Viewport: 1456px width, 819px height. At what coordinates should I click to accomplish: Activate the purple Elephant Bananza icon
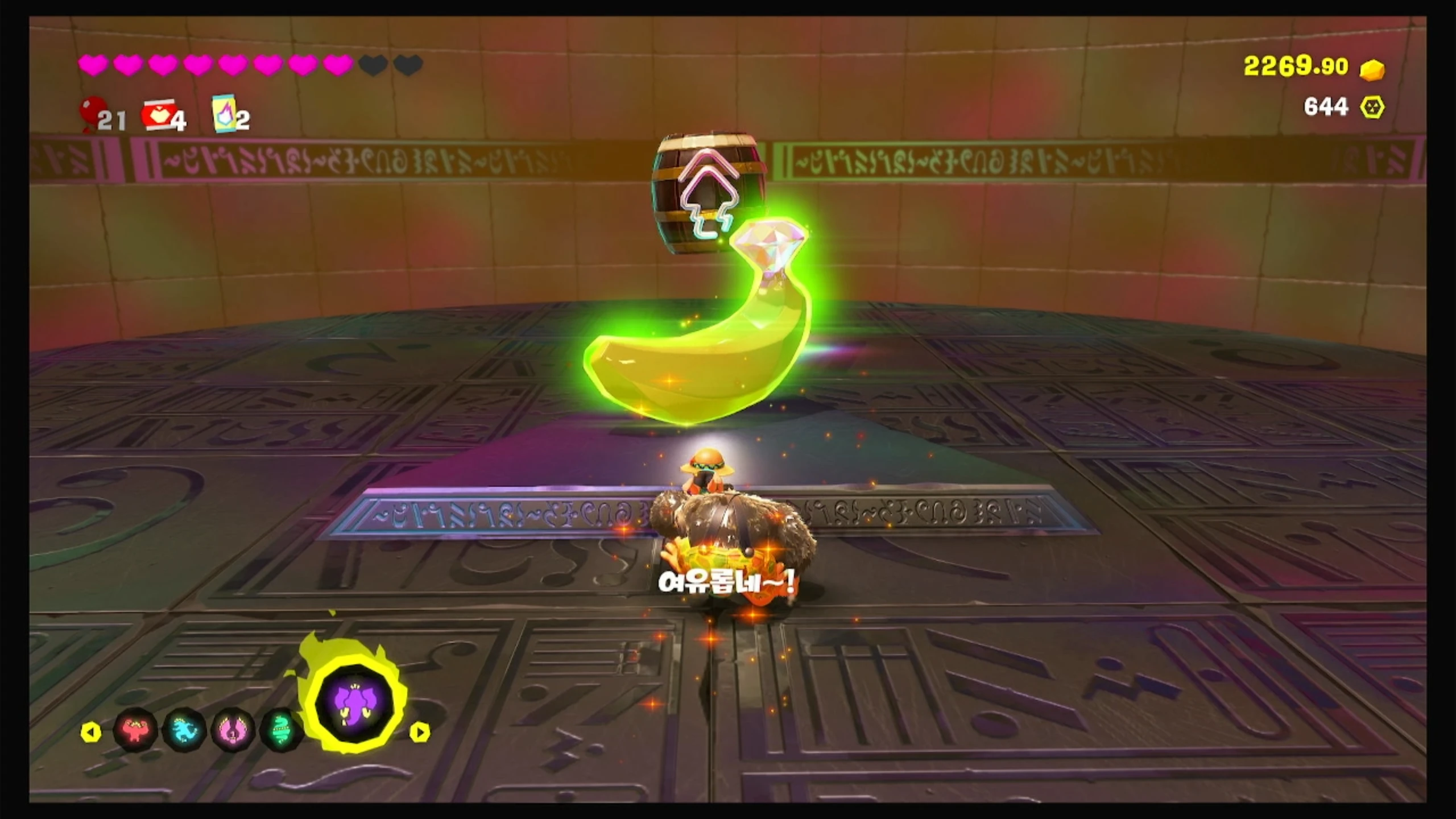point(354,704)
